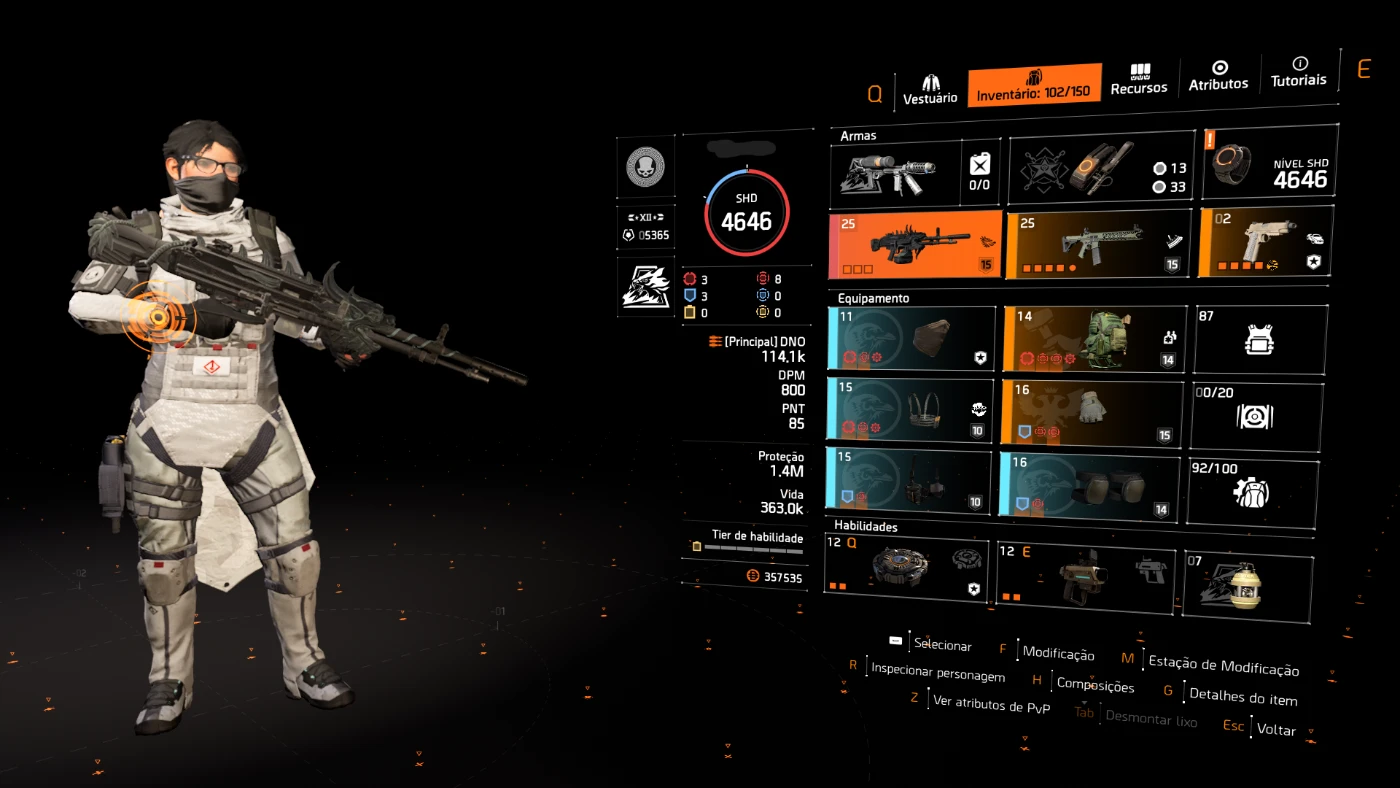Go to the Tutoriais tab

(1299, 71)
